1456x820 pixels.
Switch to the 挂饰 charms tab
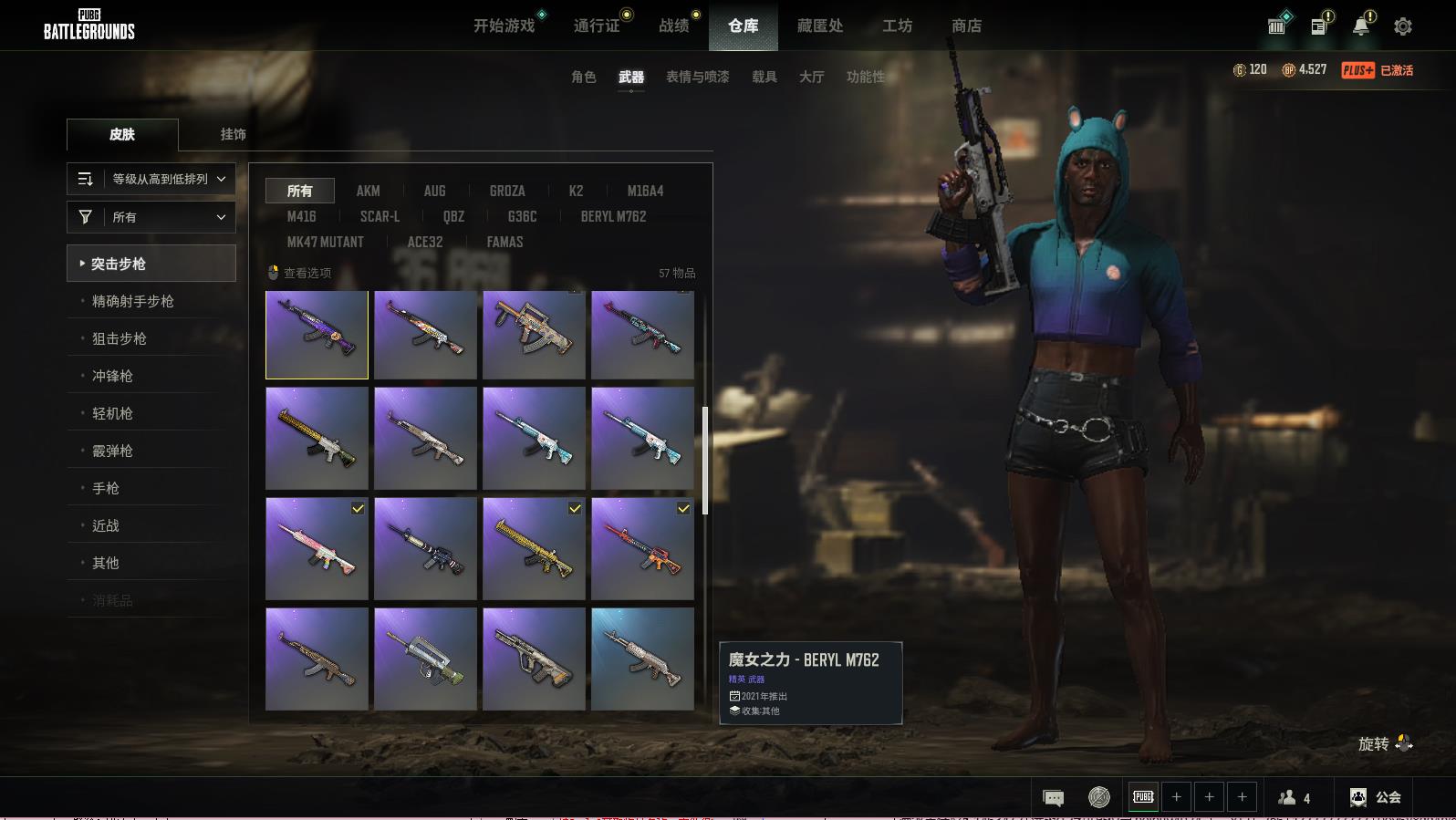(233, 134)
